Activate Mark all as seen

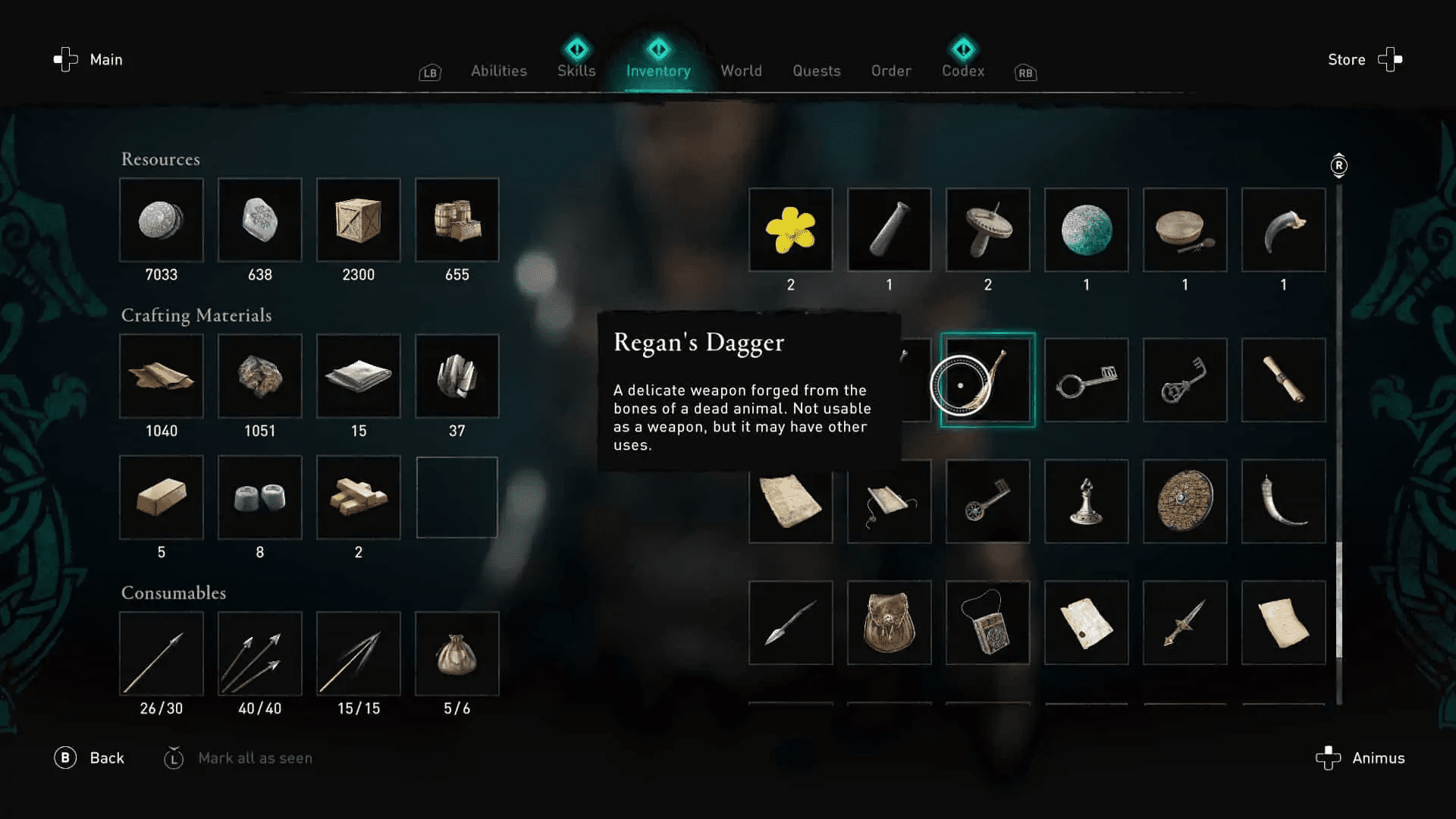pyautogui.click(x=256, y=758)
